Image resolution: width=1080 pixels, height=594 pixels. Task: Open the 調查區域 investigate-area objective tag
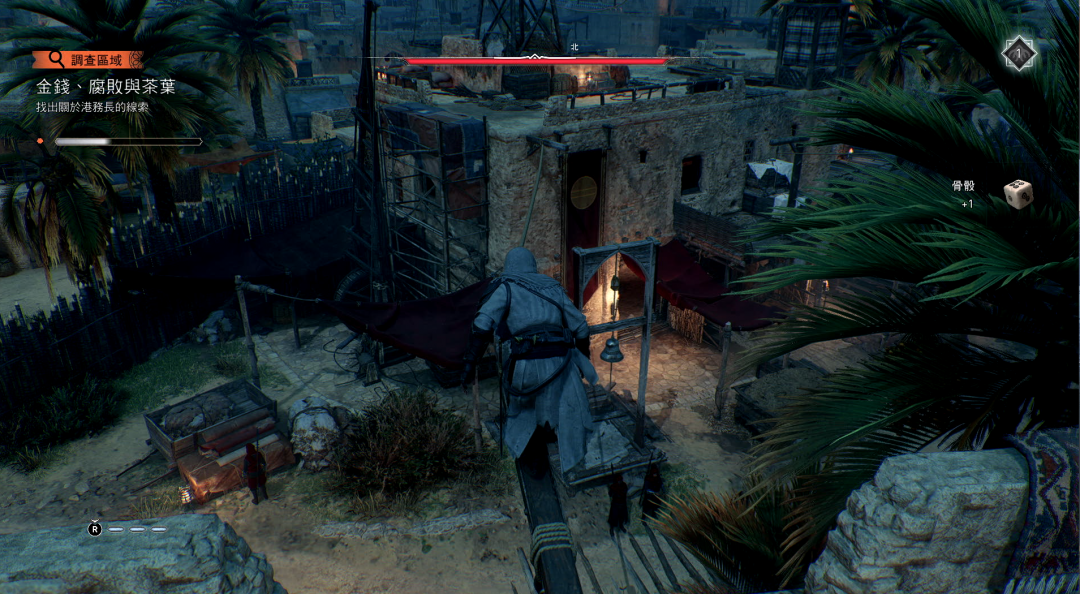point(88,60)
